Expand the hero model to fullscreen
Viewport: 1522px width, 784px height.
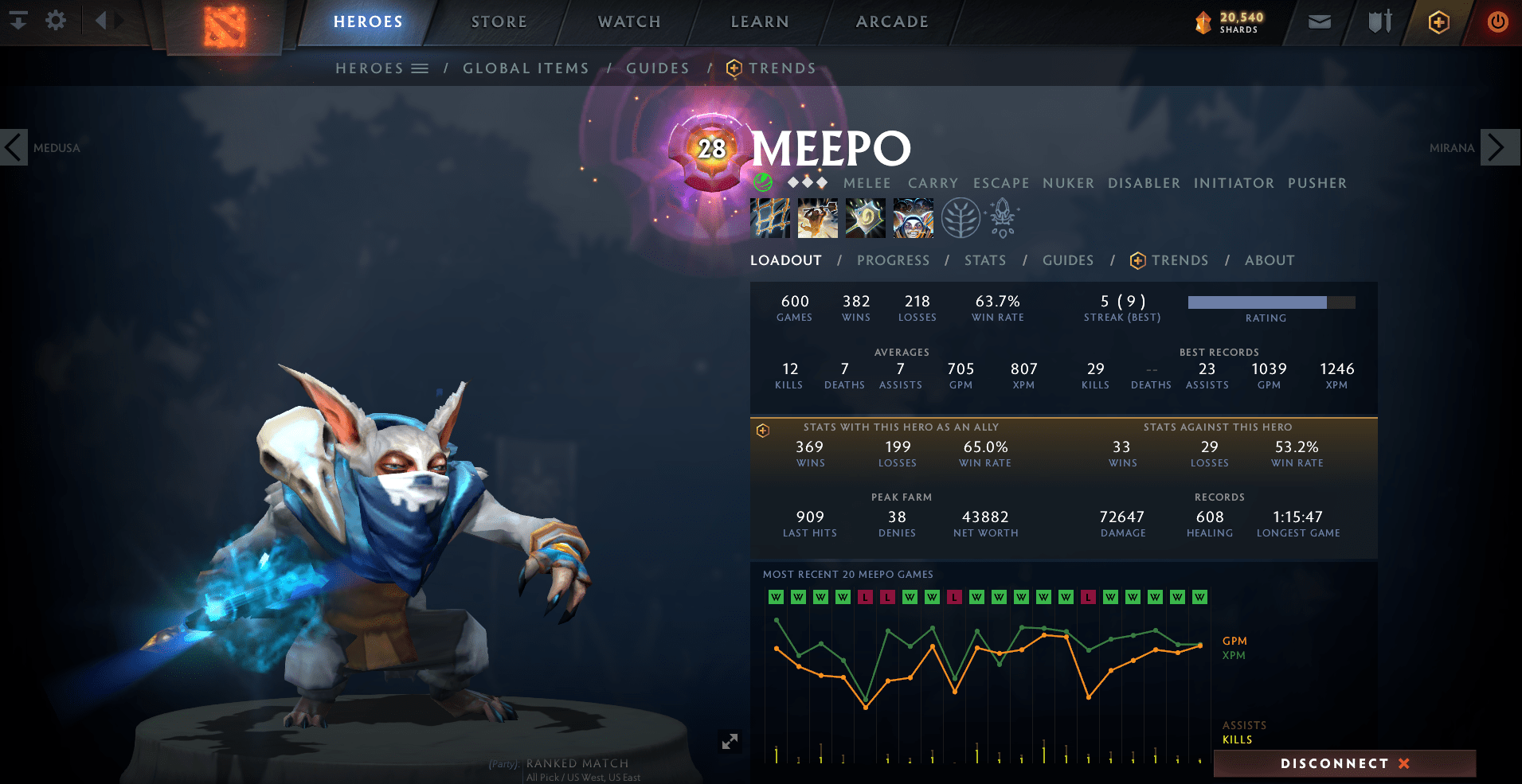(730, 742)
